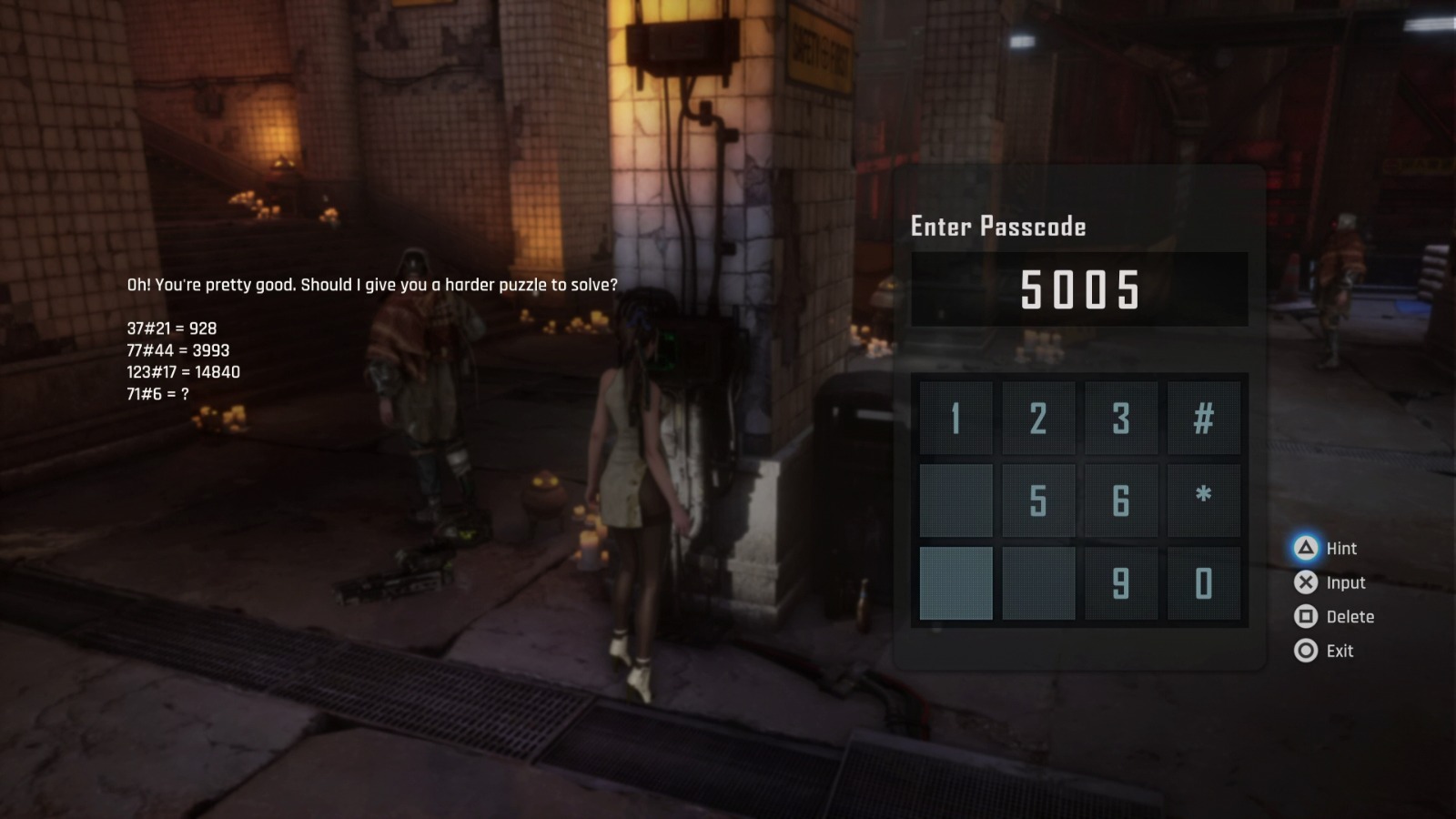Click the passcode display showing 5005
1456x819 pixels.
(x=1079, y=288)
